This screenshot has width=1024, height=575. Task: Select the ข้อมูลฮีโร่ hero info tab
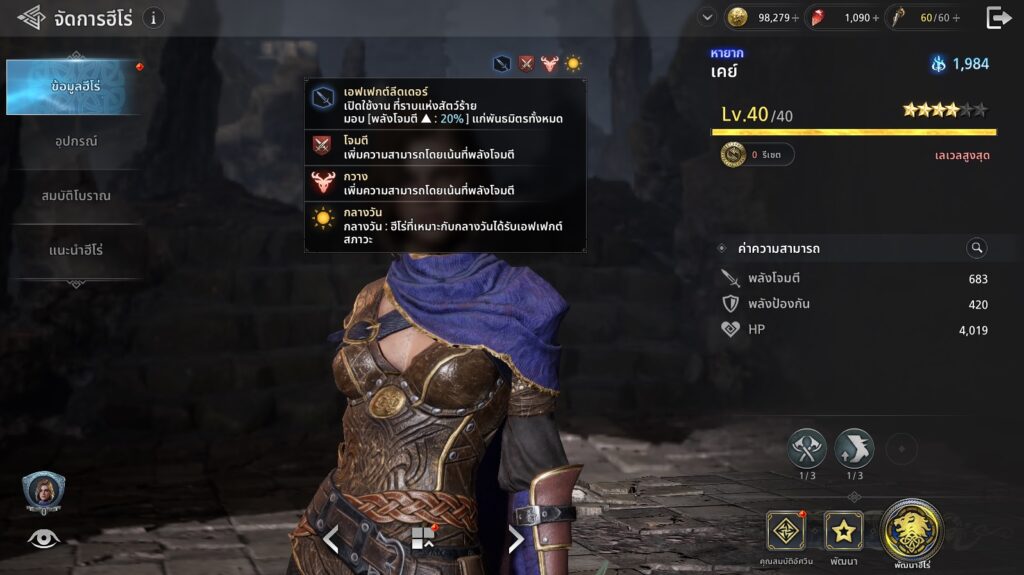(76, 87)
